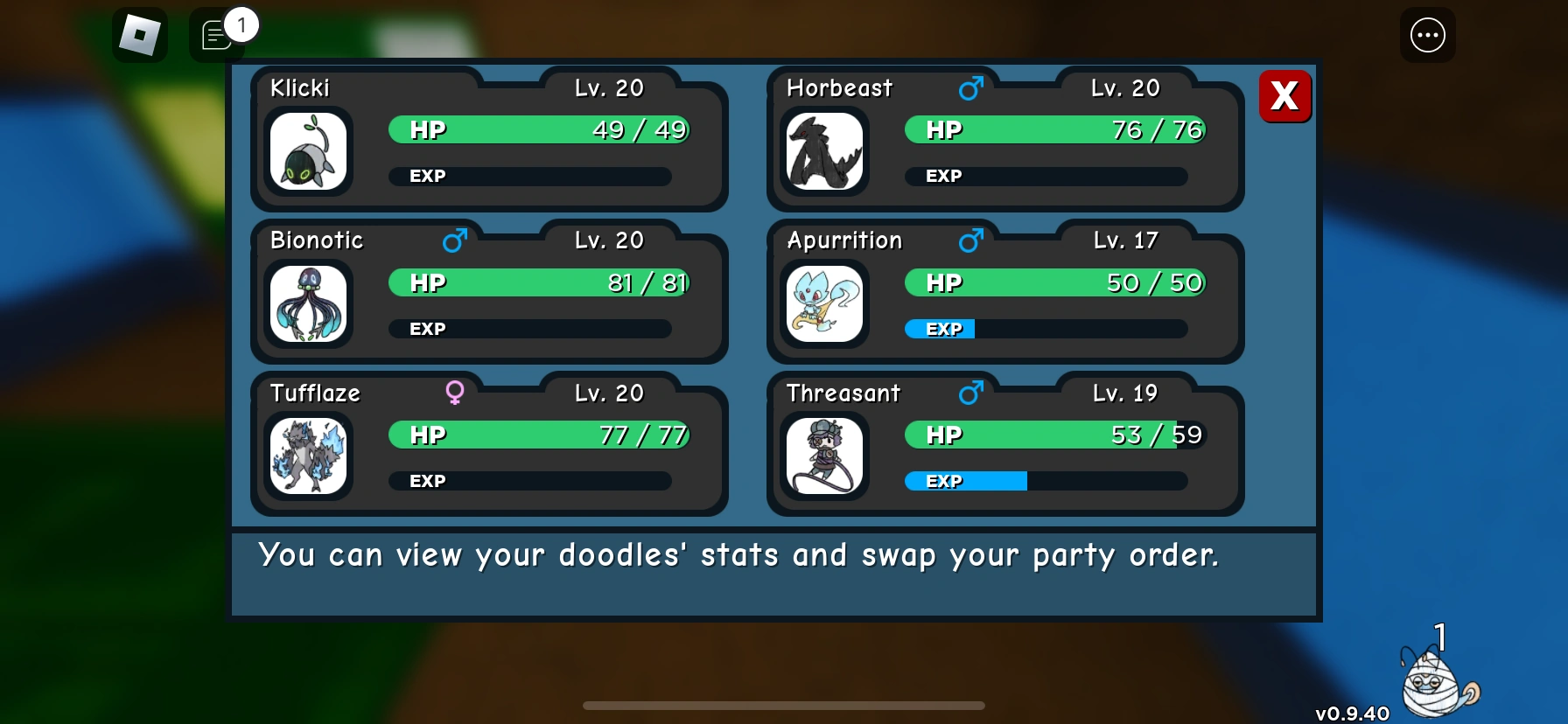Click the Roblox menu icon
The width and height of the screenshot is (1568, 724).
(x=138, y=35)
